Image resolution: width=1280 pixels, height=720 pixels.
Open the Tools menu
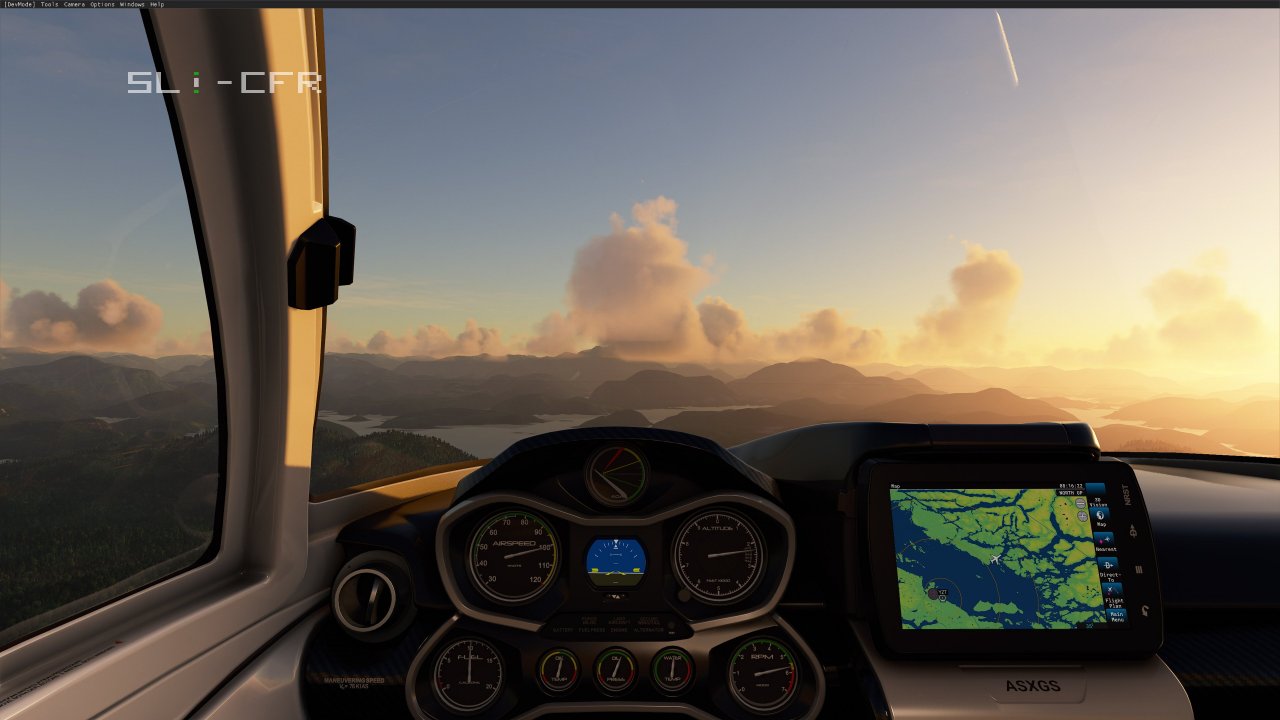point(50,4)
